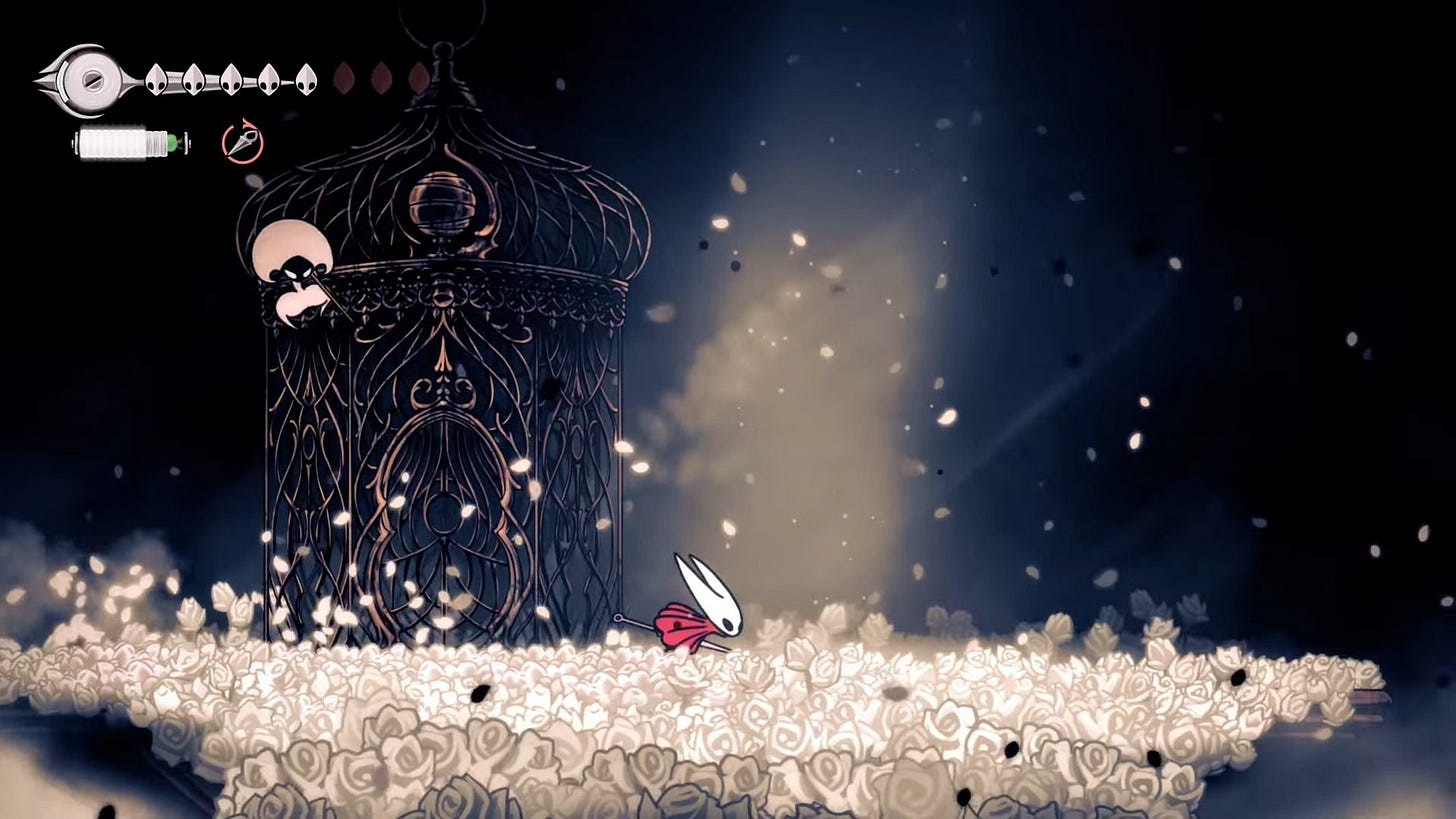1456x819 pixels.
Task: Click the first faded red mask slot
Action: [345, 78]
